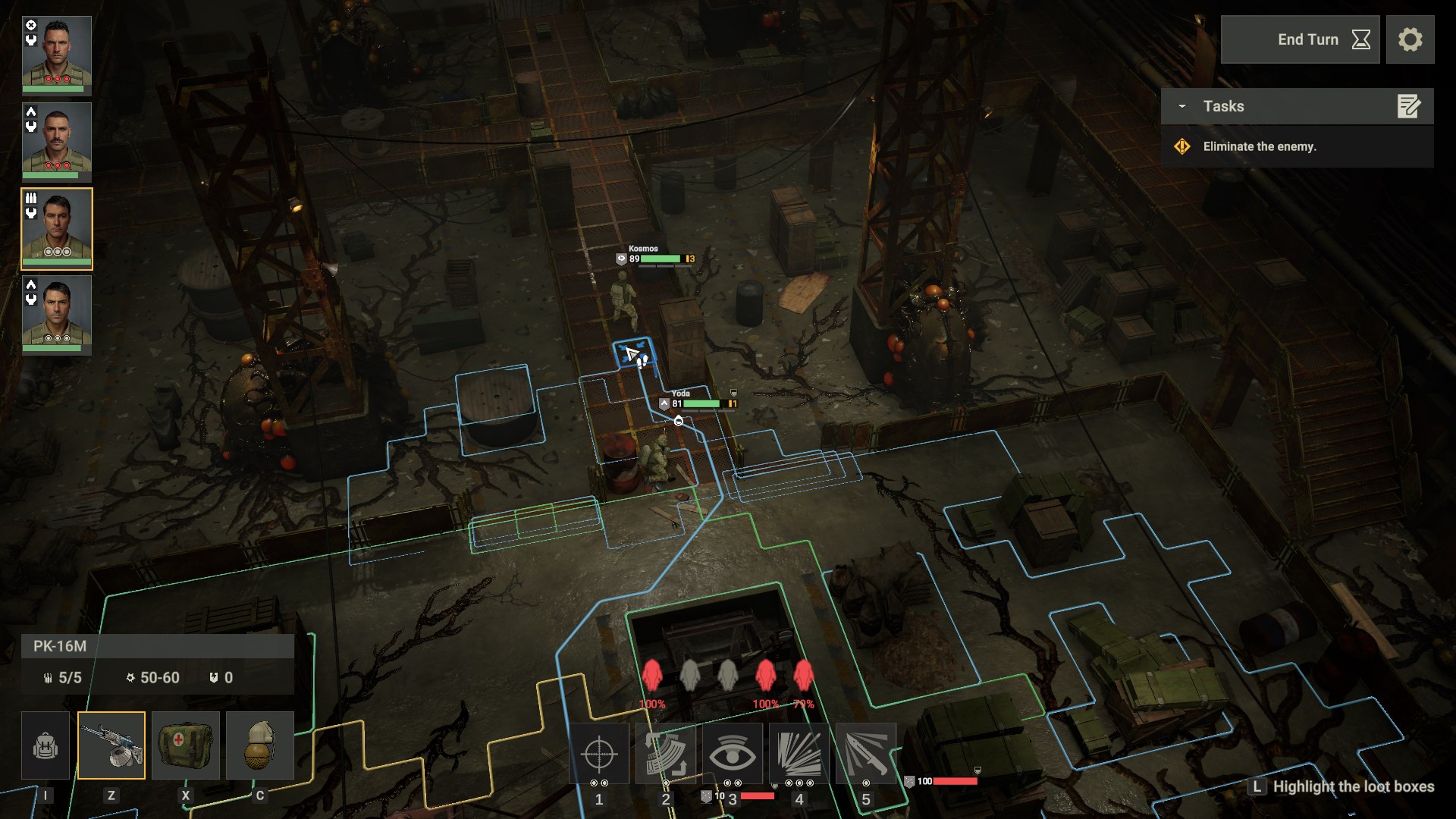Equip the PK-16M machine gun slot

(111, 745)
